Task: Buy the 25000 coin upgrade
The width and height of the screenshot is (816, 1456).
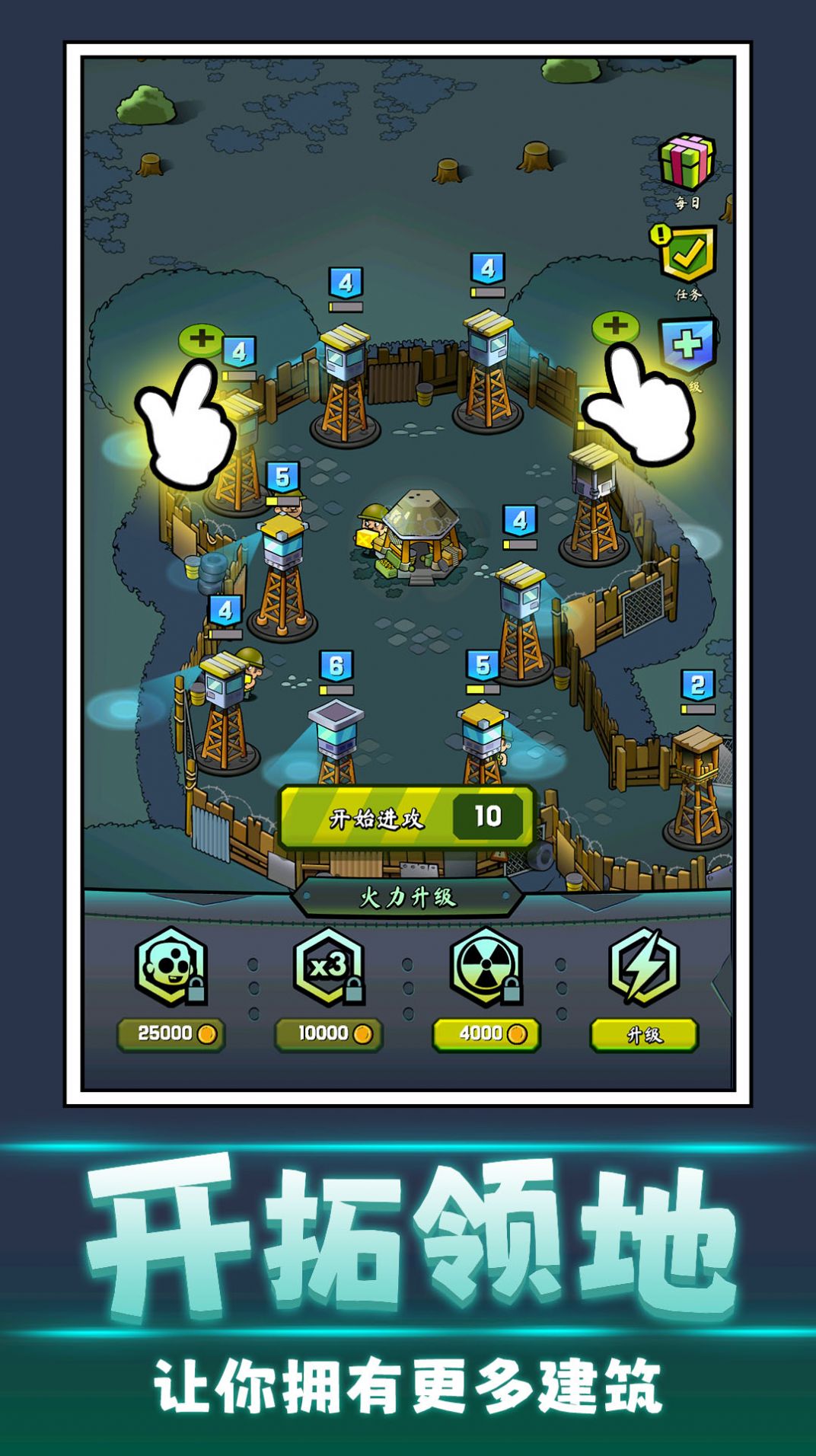Action: (171, 1034)
